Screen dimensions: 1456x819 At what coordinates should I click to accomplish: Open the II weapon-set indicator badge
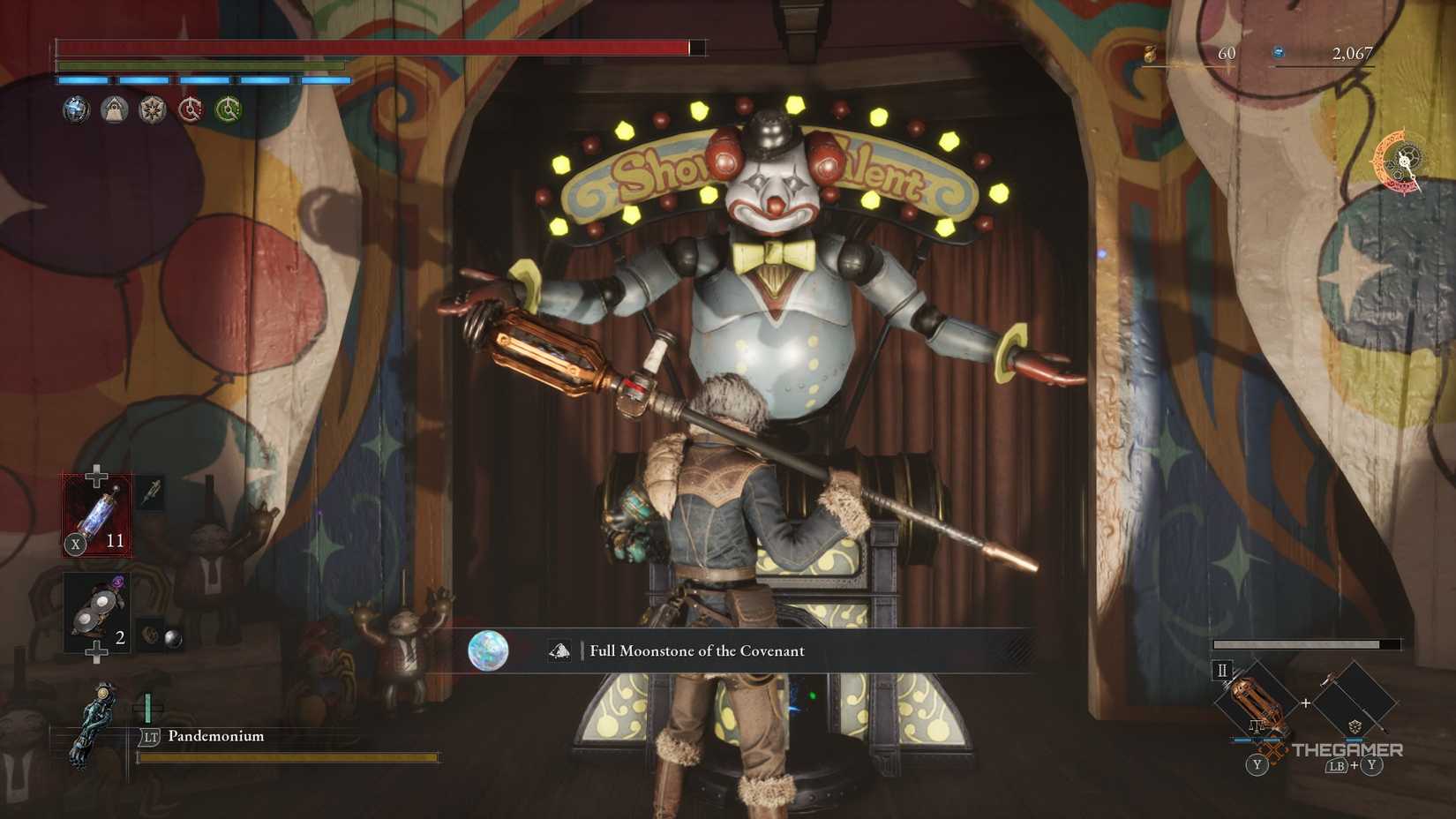(x=1221, y=671)
